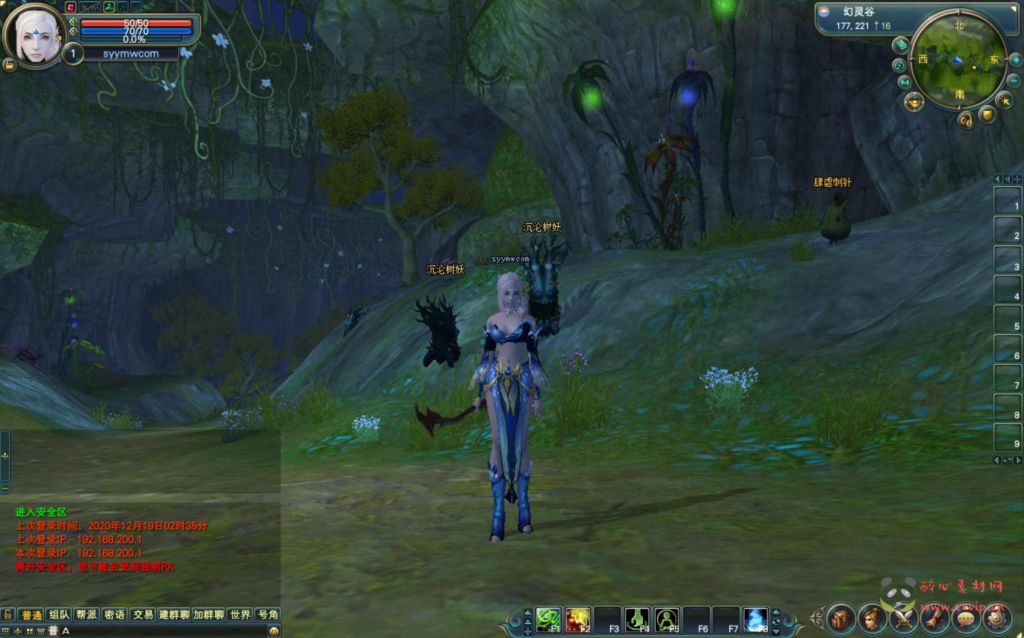1024x638 pixels.
Task: Click the gold shield icon near minimap
Action: click(x=987, y=115)
